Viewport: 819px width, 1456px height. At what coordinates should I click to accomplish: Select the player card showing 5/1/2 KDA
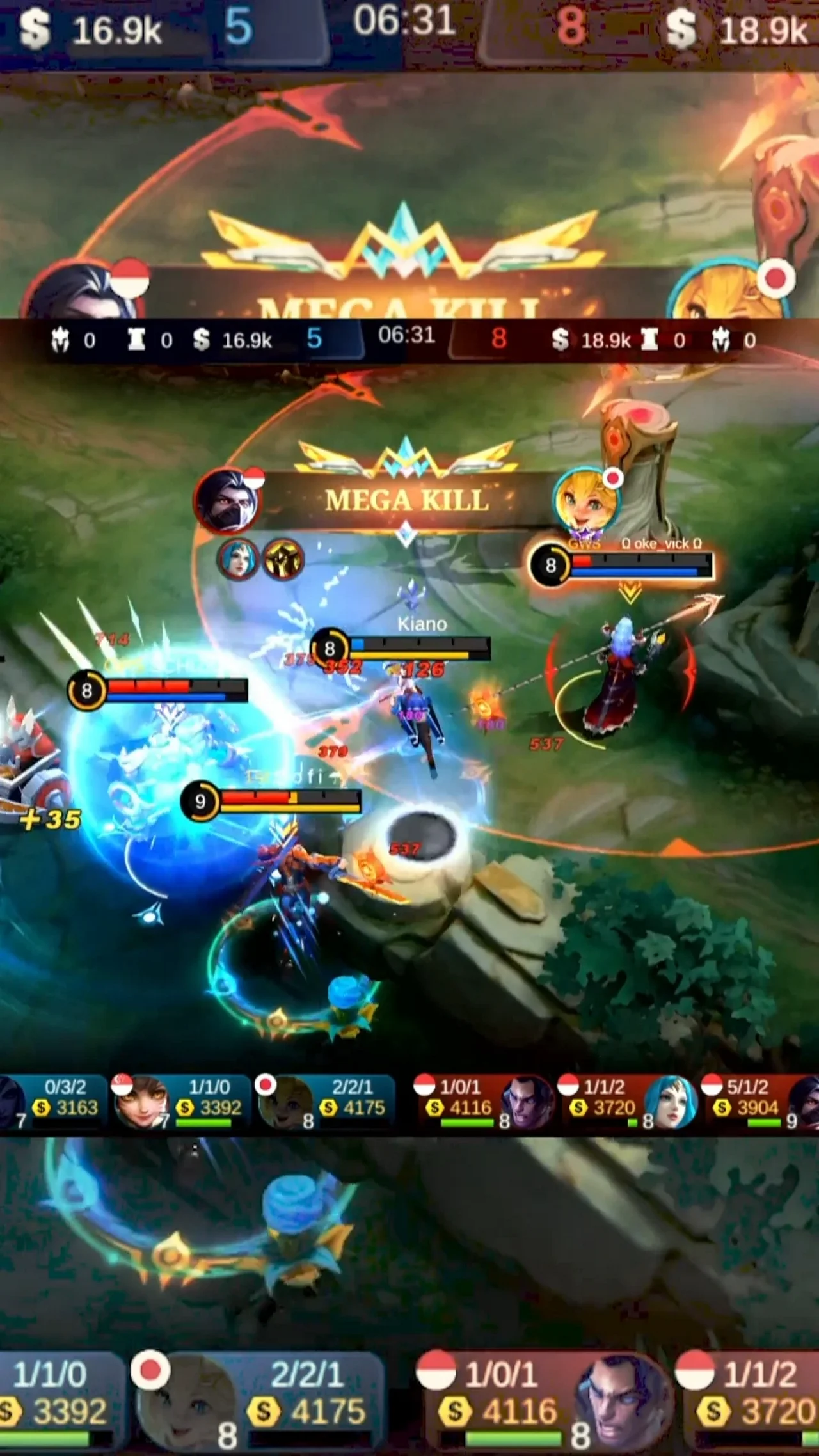755,1099
